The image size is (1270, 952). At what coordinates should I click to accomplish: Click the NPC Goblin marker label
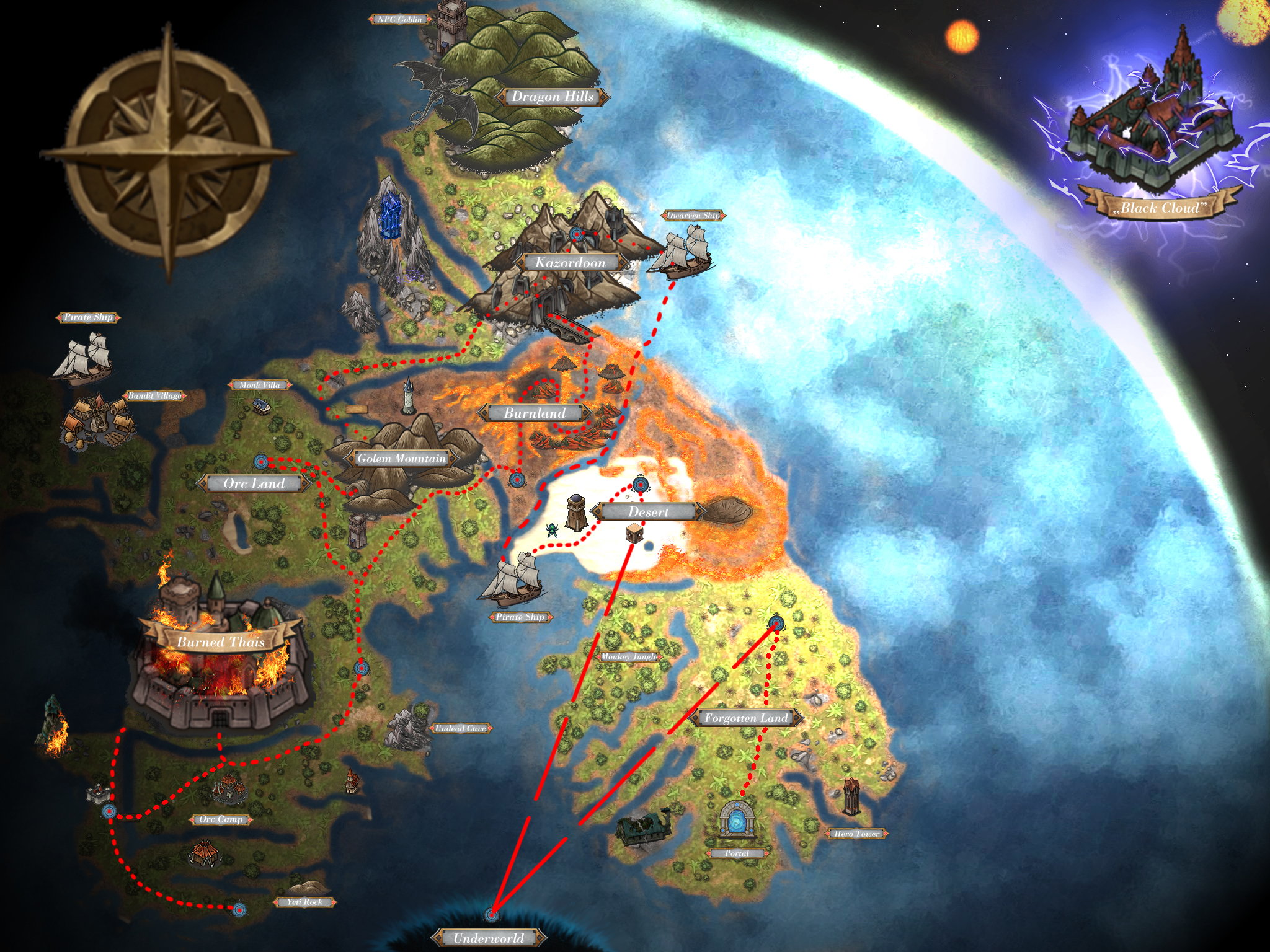(x=399, y=19)
